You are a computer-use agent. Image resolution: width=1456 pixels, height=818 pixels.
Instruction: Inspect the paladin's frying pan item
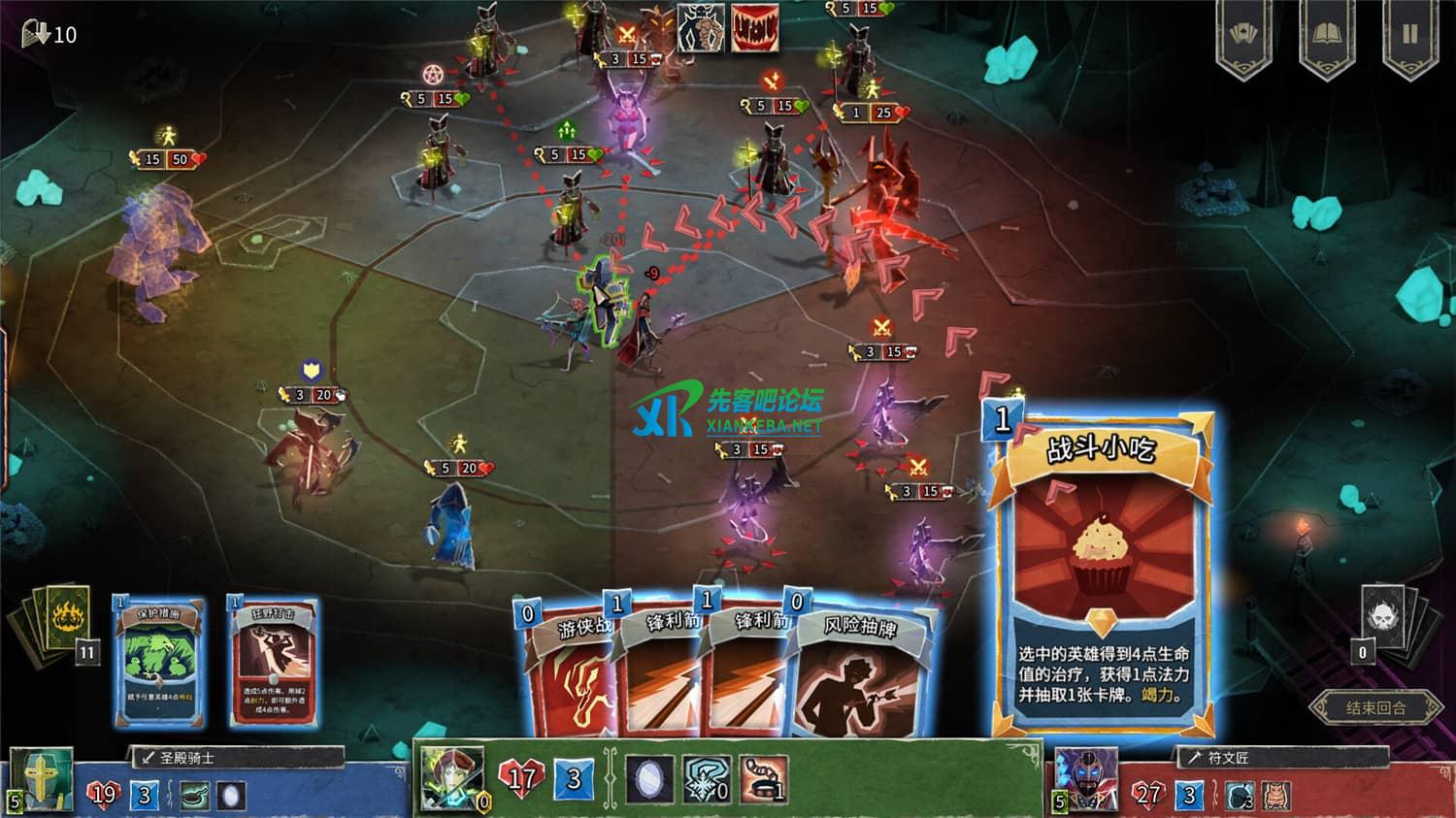[194, 796]
